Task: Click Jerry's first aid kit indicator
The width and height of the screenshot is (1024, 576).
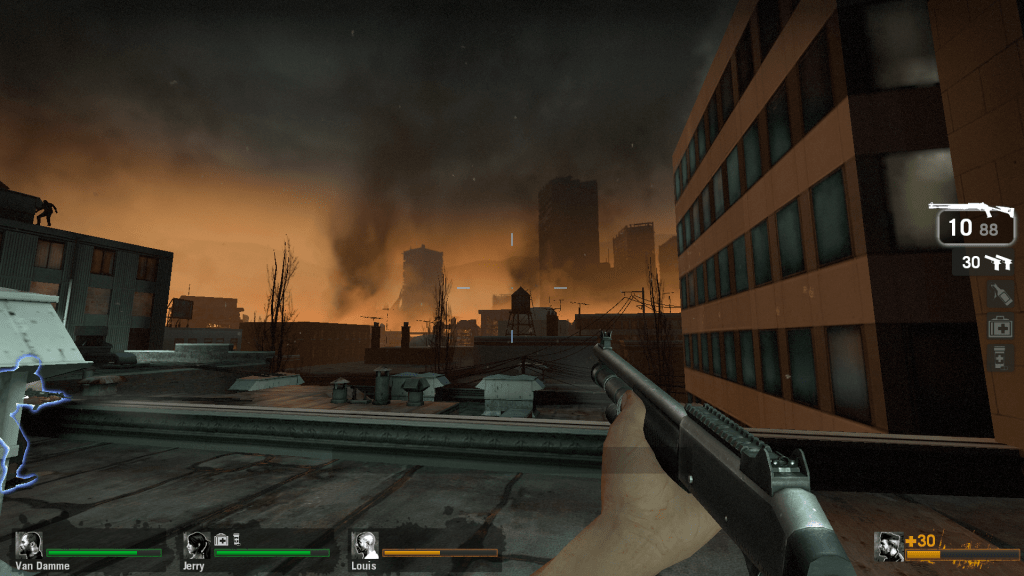Action: (x=221, y=540)
